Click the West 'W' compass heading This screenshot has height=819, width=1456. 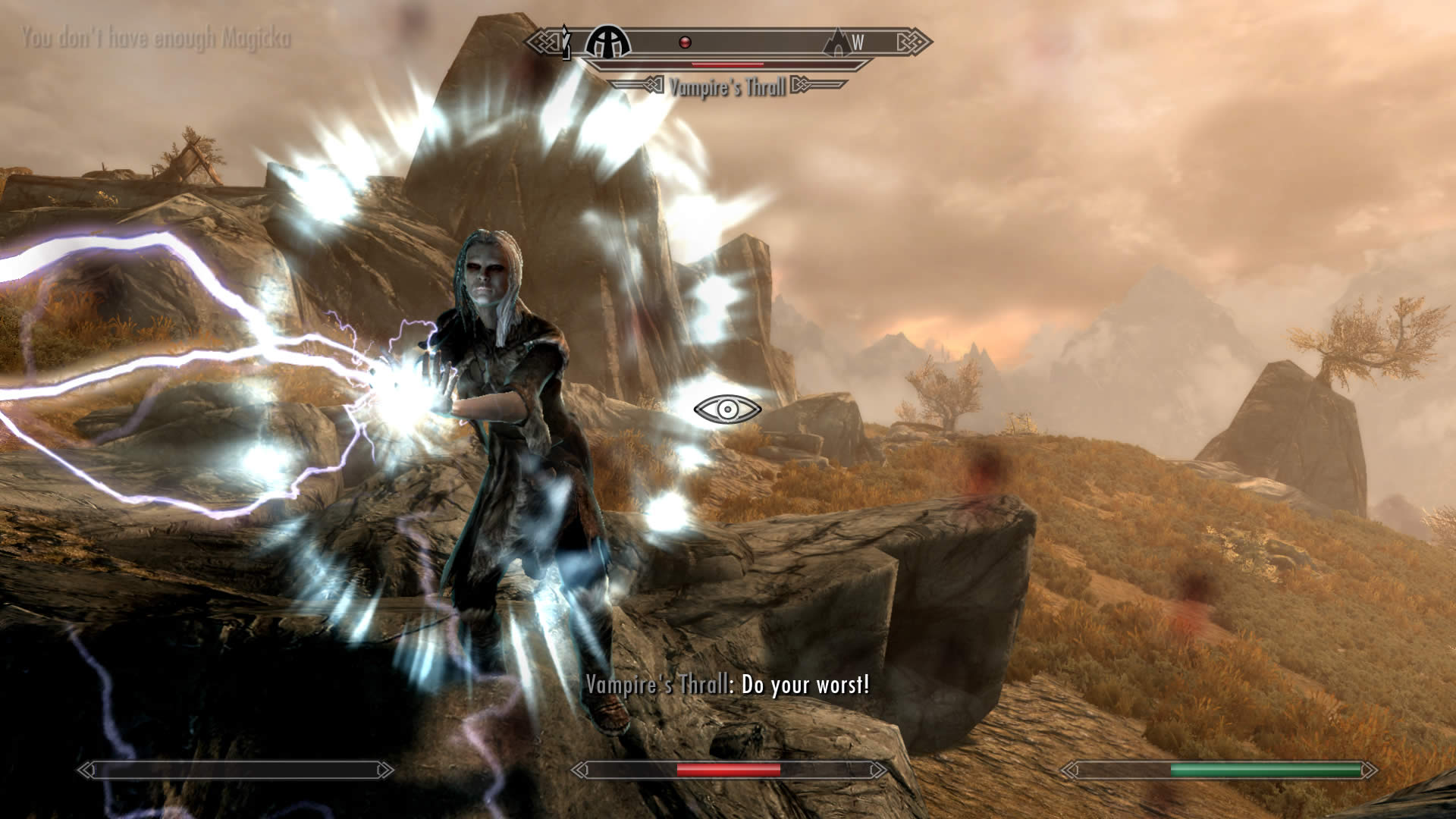coord(858,42)
